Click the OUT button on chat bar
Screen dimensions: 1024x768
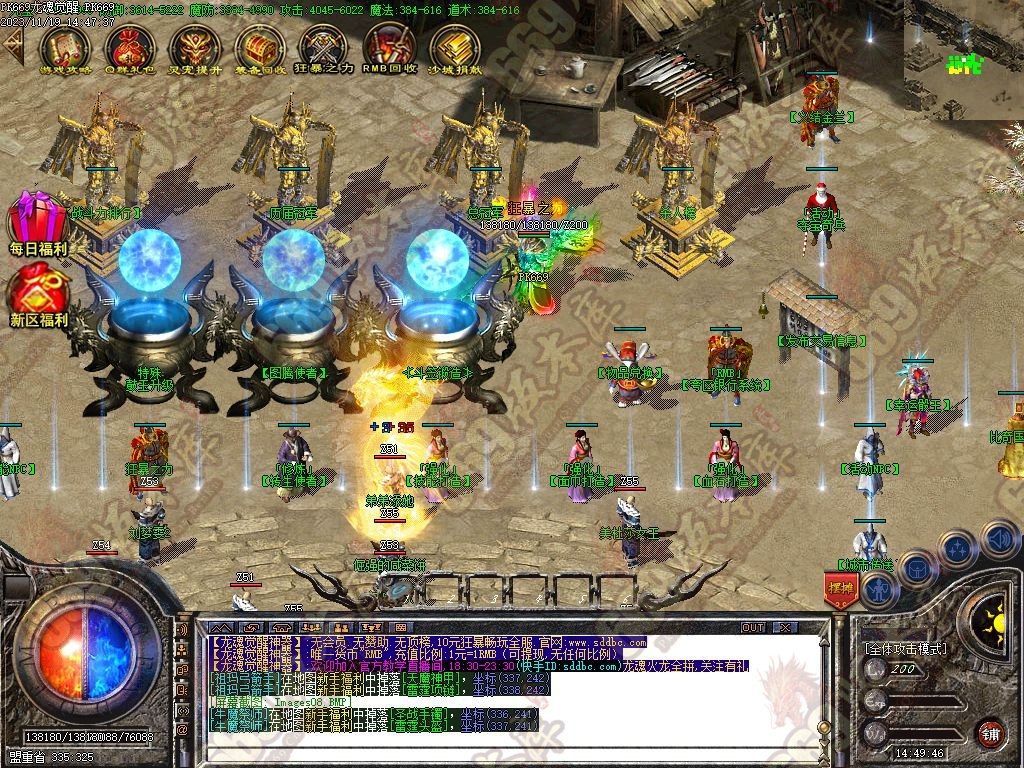click(x=753, y=628)
